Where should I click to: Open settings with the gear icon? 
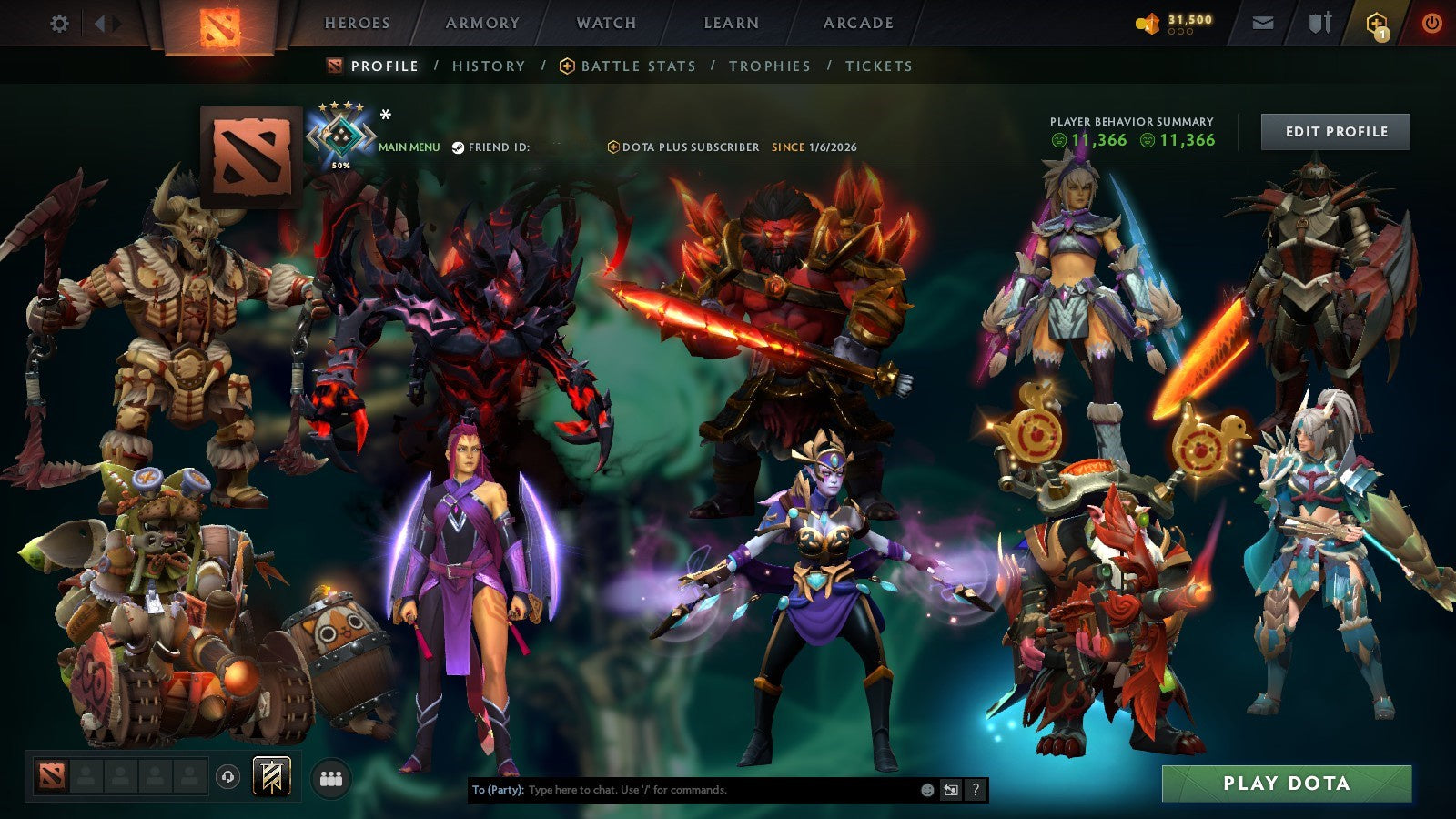click(x=59, y=25)
